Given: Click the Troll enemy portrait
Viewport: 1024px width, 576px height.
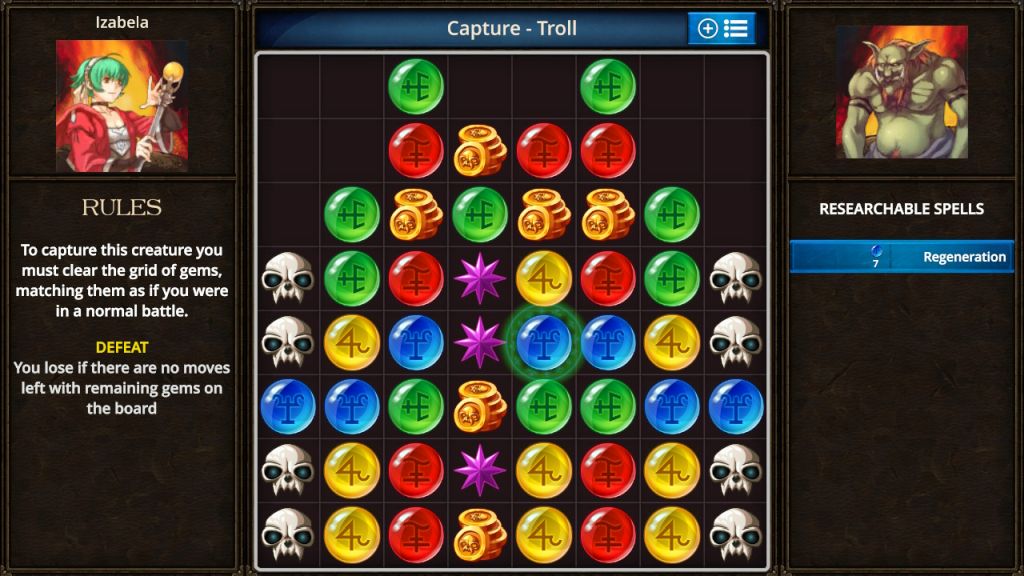Looking at the screenshot, I should click(x=901, y=92).
